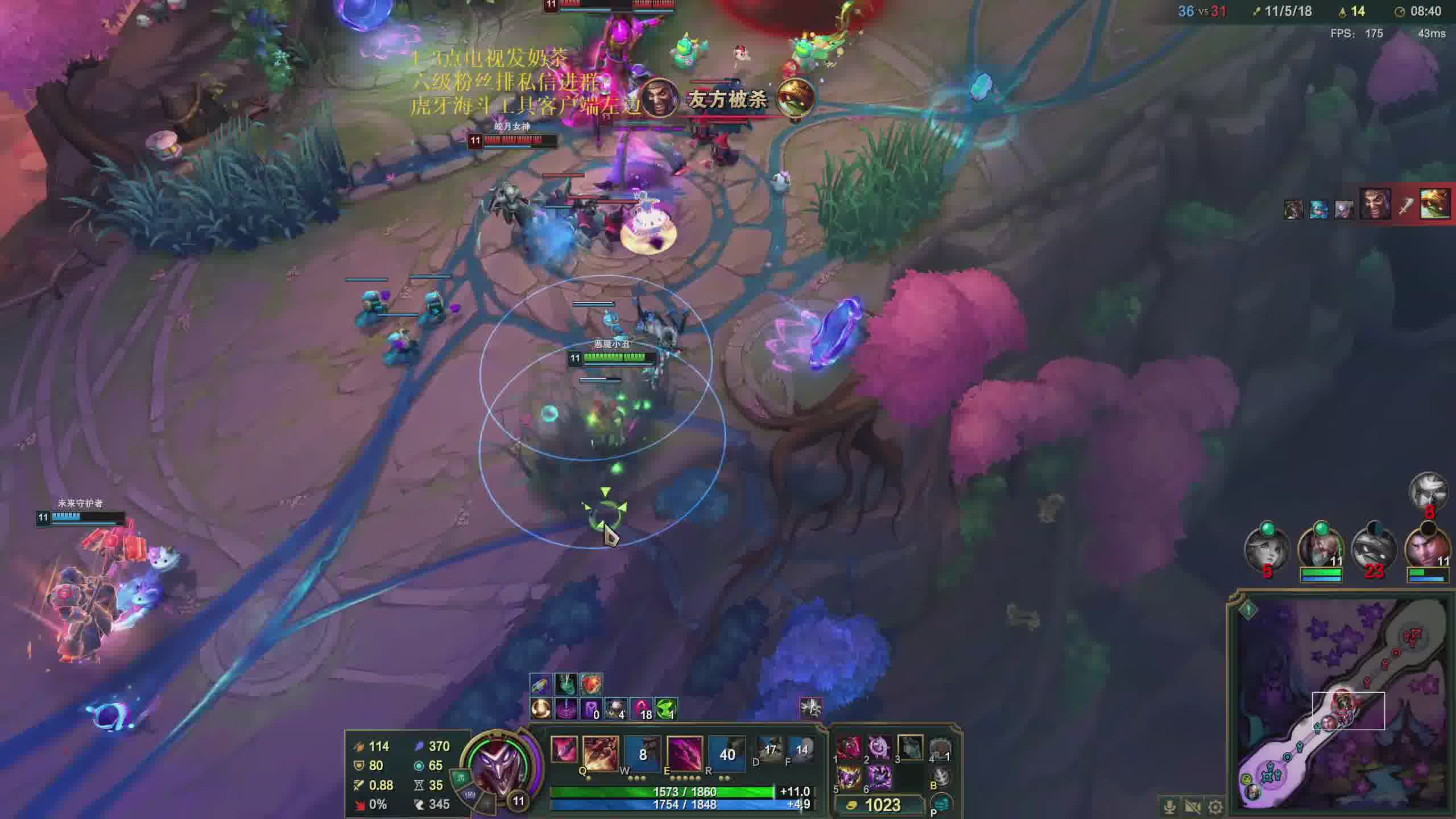Trigger the R ultimate ability slot

727,754
